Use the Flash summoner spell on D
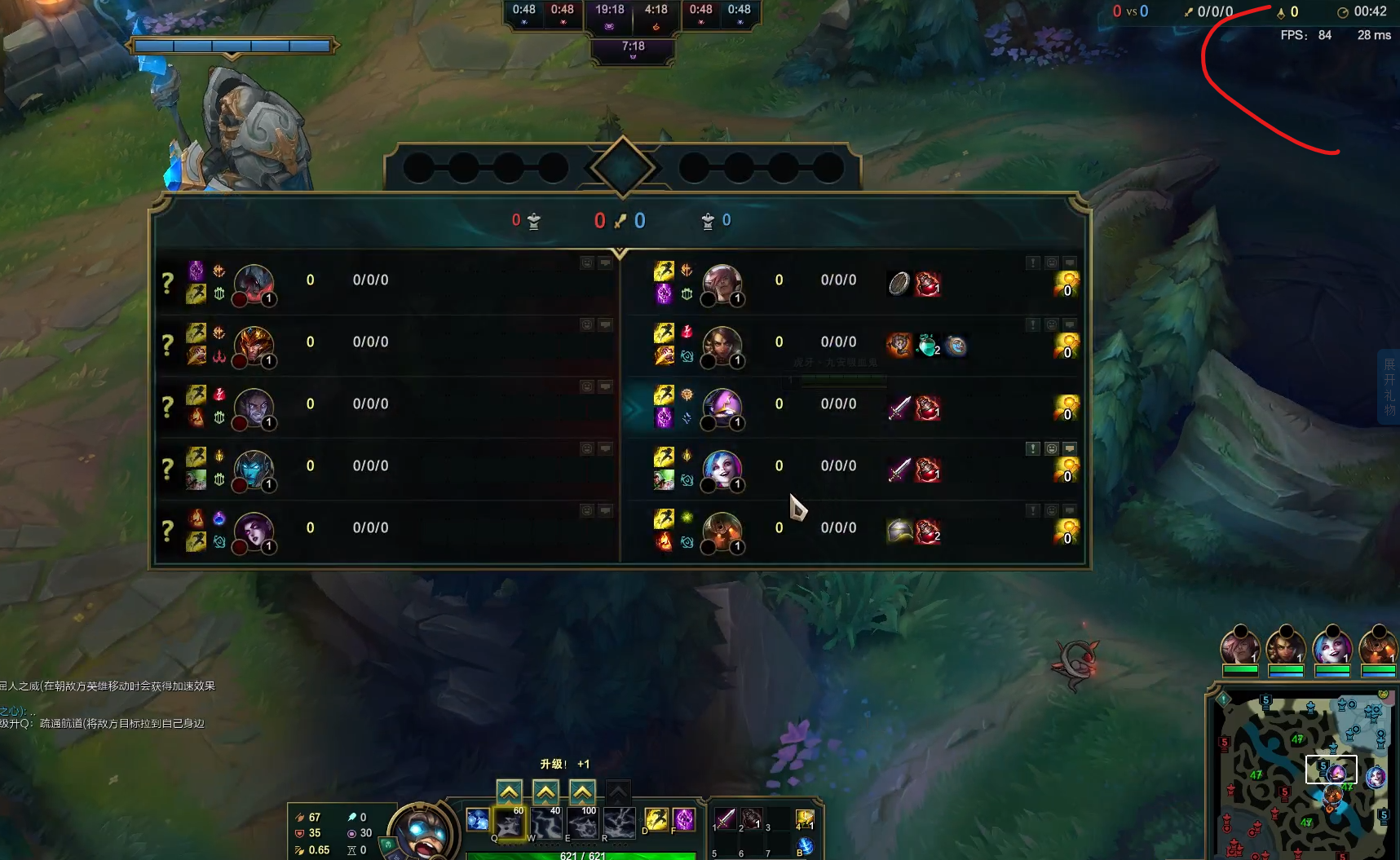The width and height of the screenshot is (1400, 860). (656, 819)
